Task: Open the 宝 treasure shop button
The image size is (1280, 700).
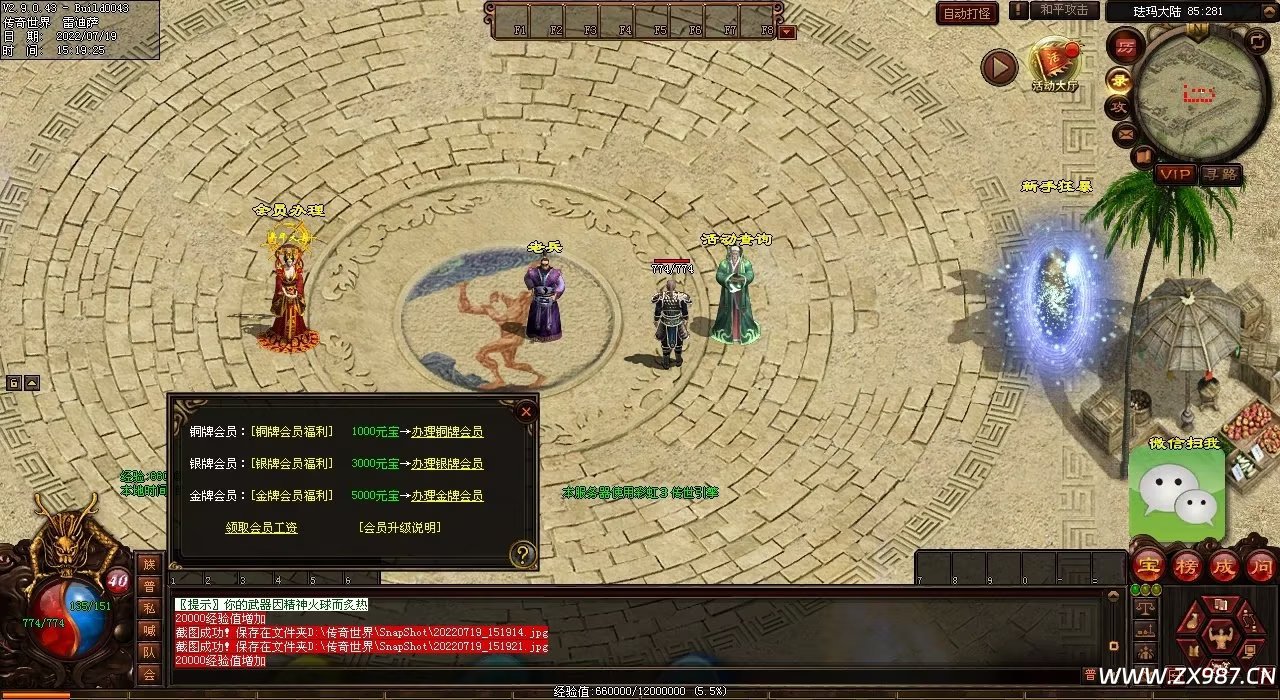Action: (x=1147, y=566)
